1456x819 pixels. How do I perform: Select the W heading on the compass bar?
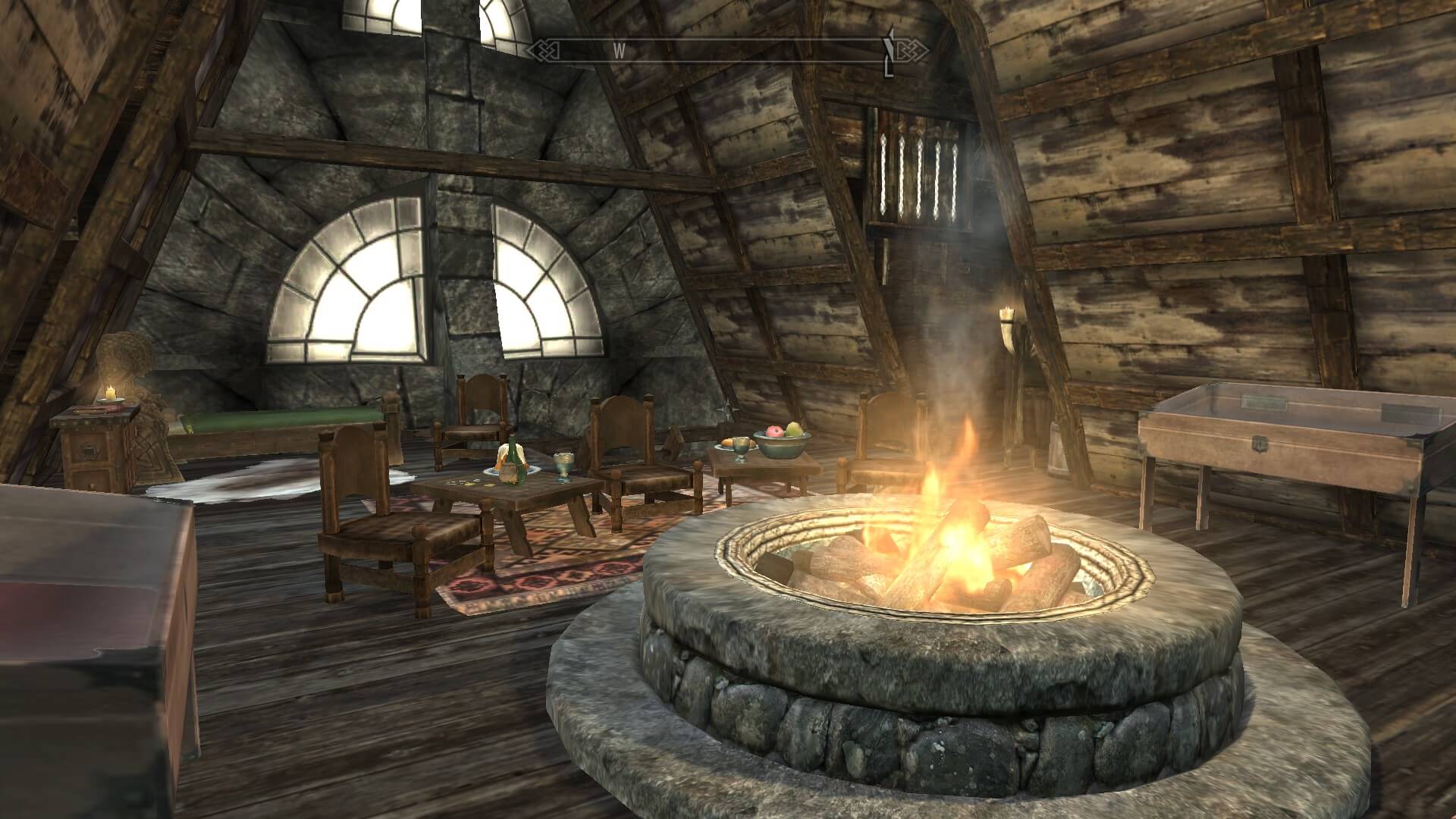click(x=619, y=51)
